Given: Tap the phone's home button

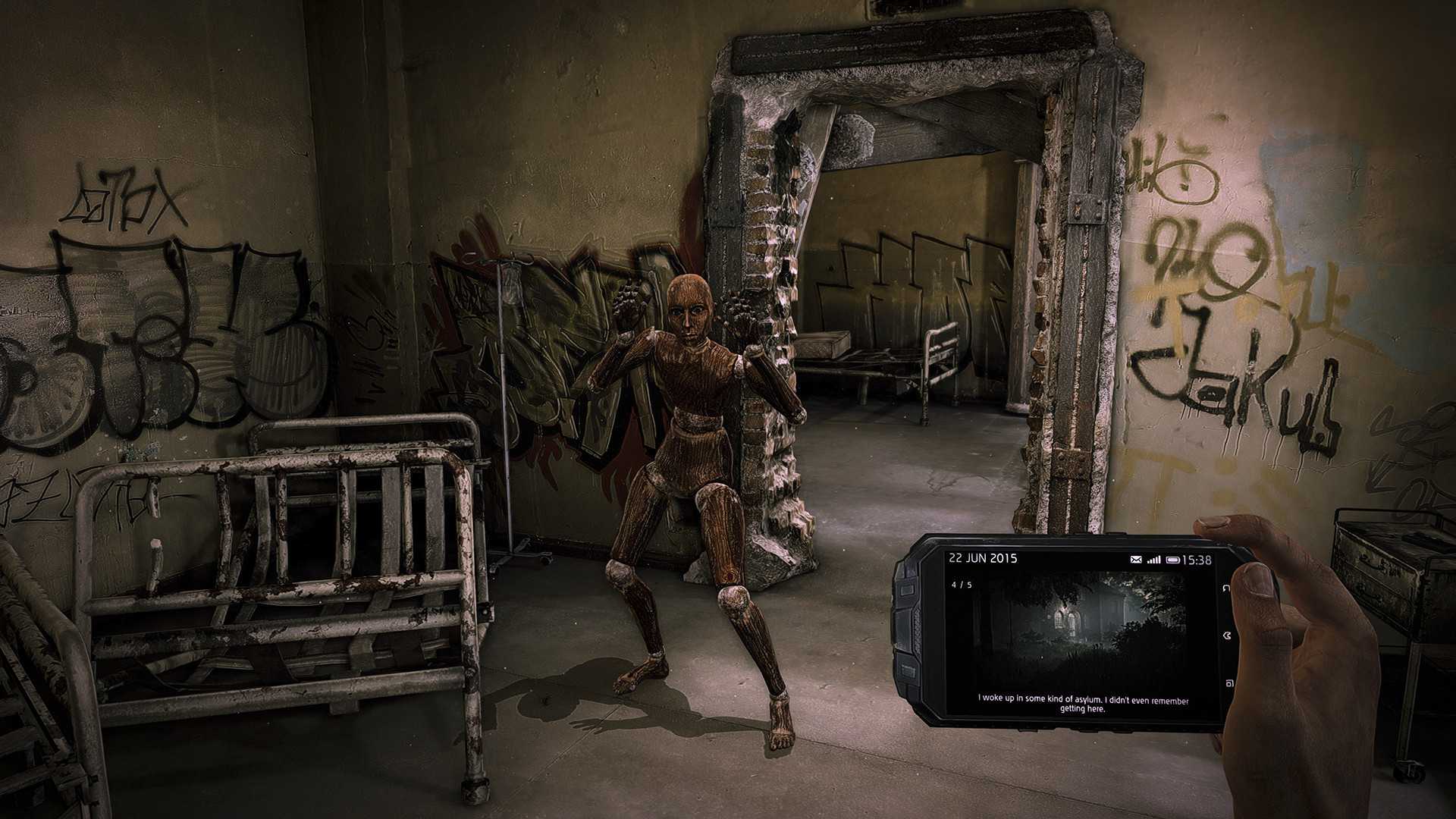Looking at the screenshot, I should coord(1226,635).
